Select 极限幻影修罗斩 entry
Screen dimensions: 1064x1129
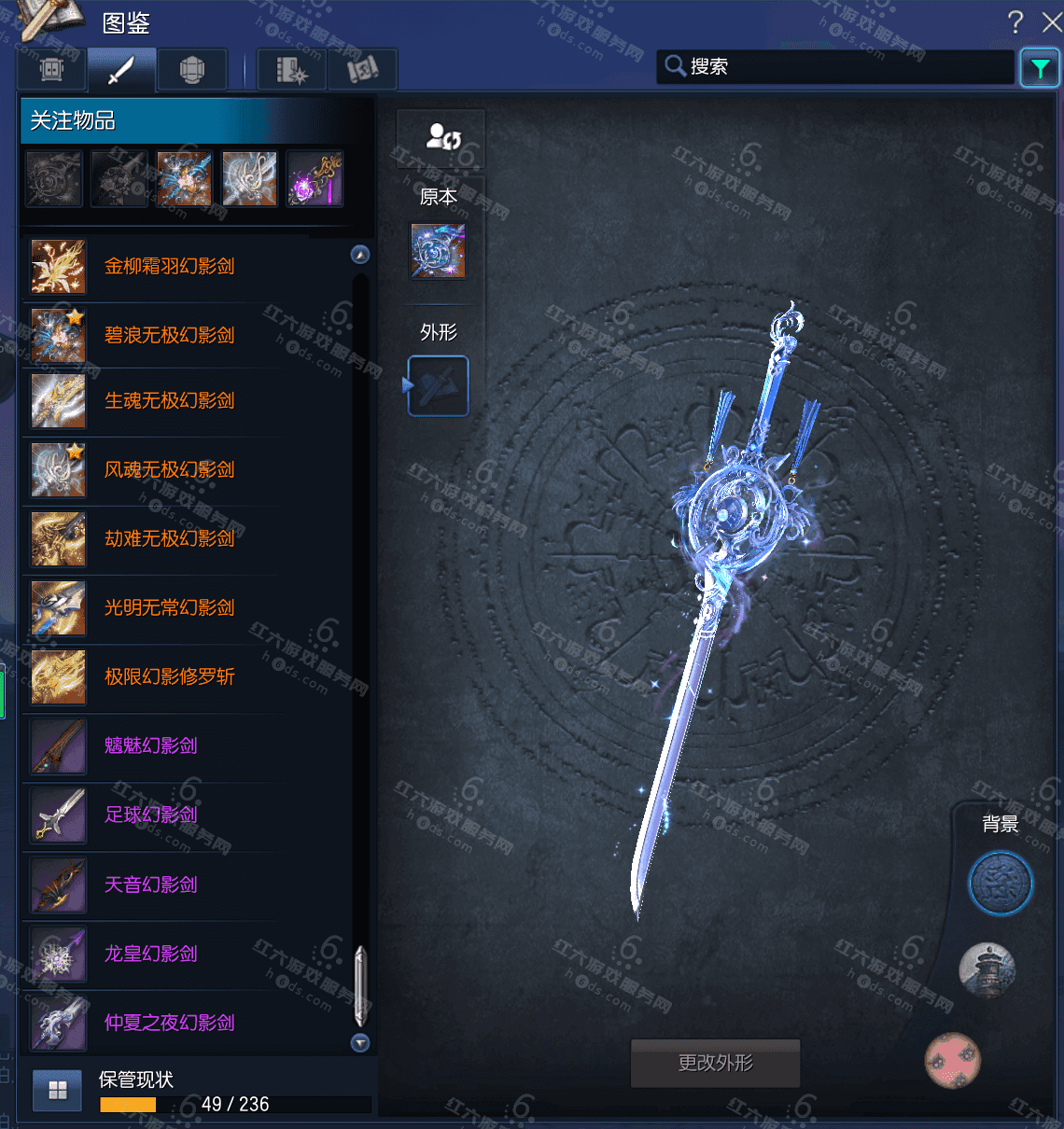point(169,677)
